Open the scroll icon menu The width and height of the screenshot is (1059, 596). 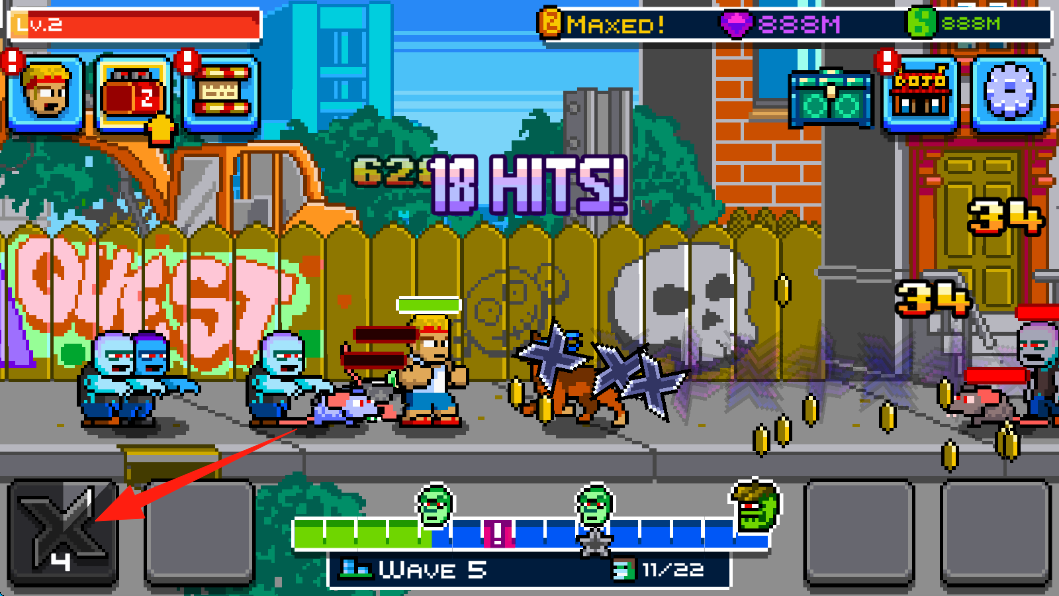tap(221, 94)
